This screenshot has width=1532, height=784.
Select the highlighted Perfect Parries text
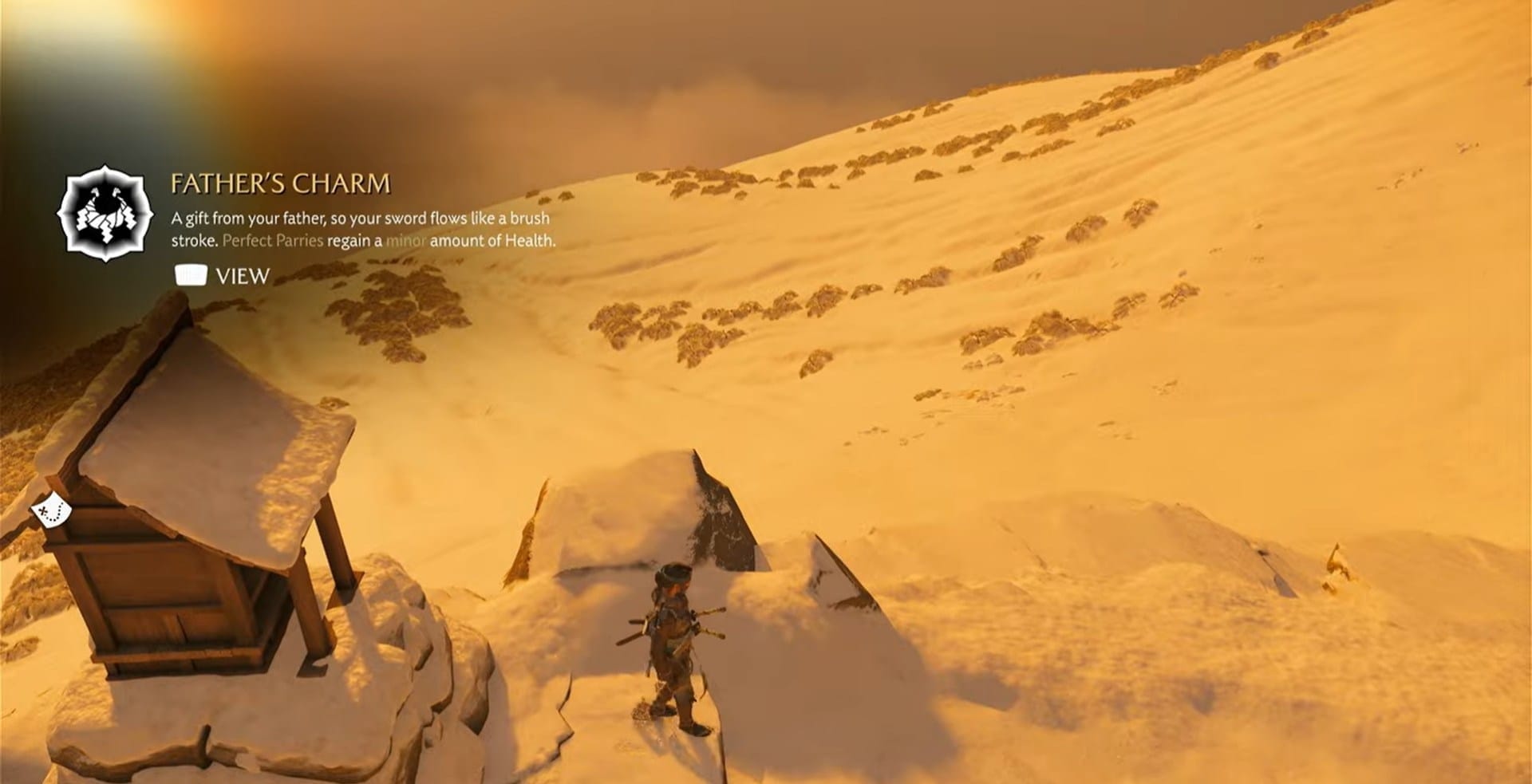(274, 241)
